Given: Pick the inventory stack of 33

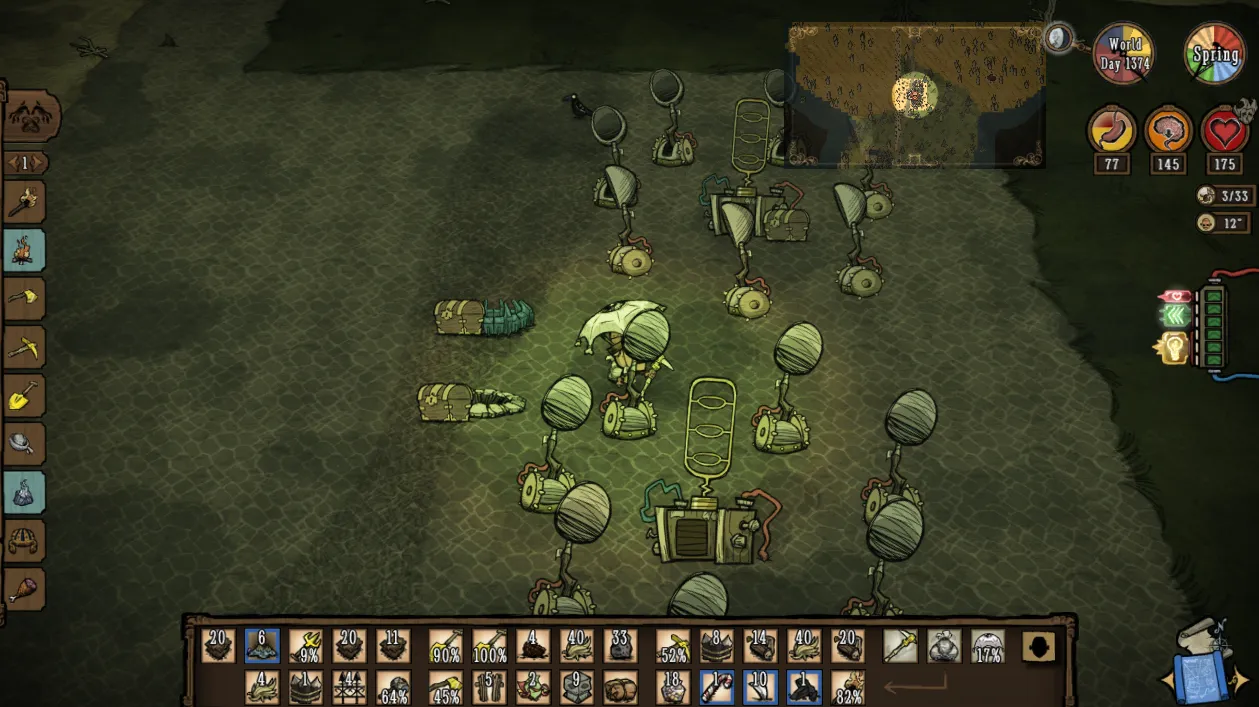Looking at the screenshot, I should click(x=620, y=646).
